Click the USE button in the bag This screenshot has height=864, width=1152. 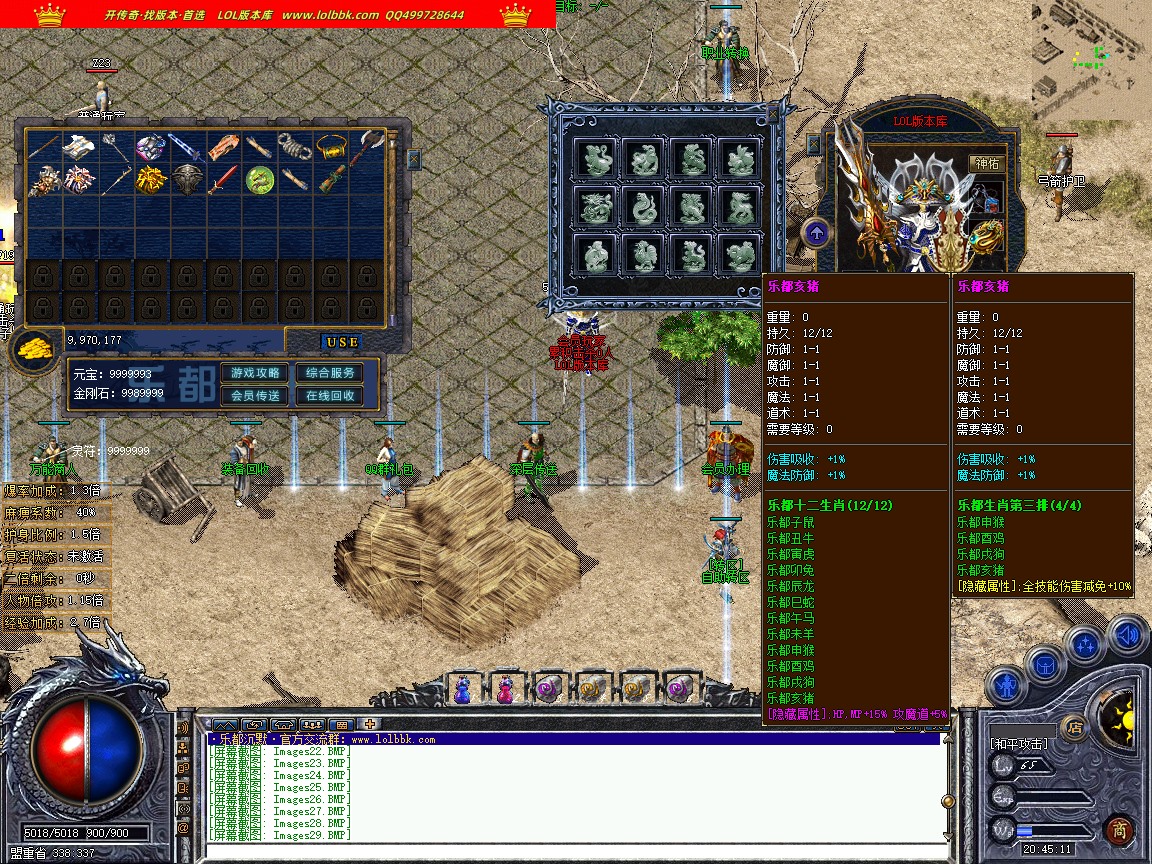click(342, 341)
